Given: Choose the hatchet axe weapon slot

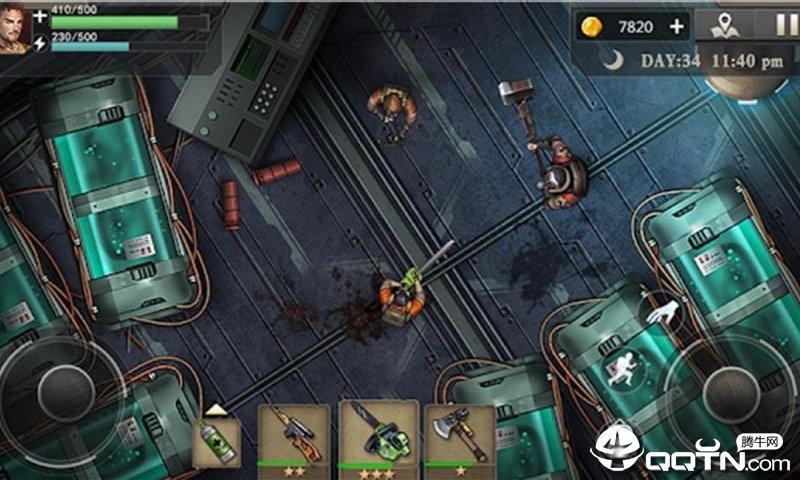Looking at the screenshot, I should [x=460, y=436].
